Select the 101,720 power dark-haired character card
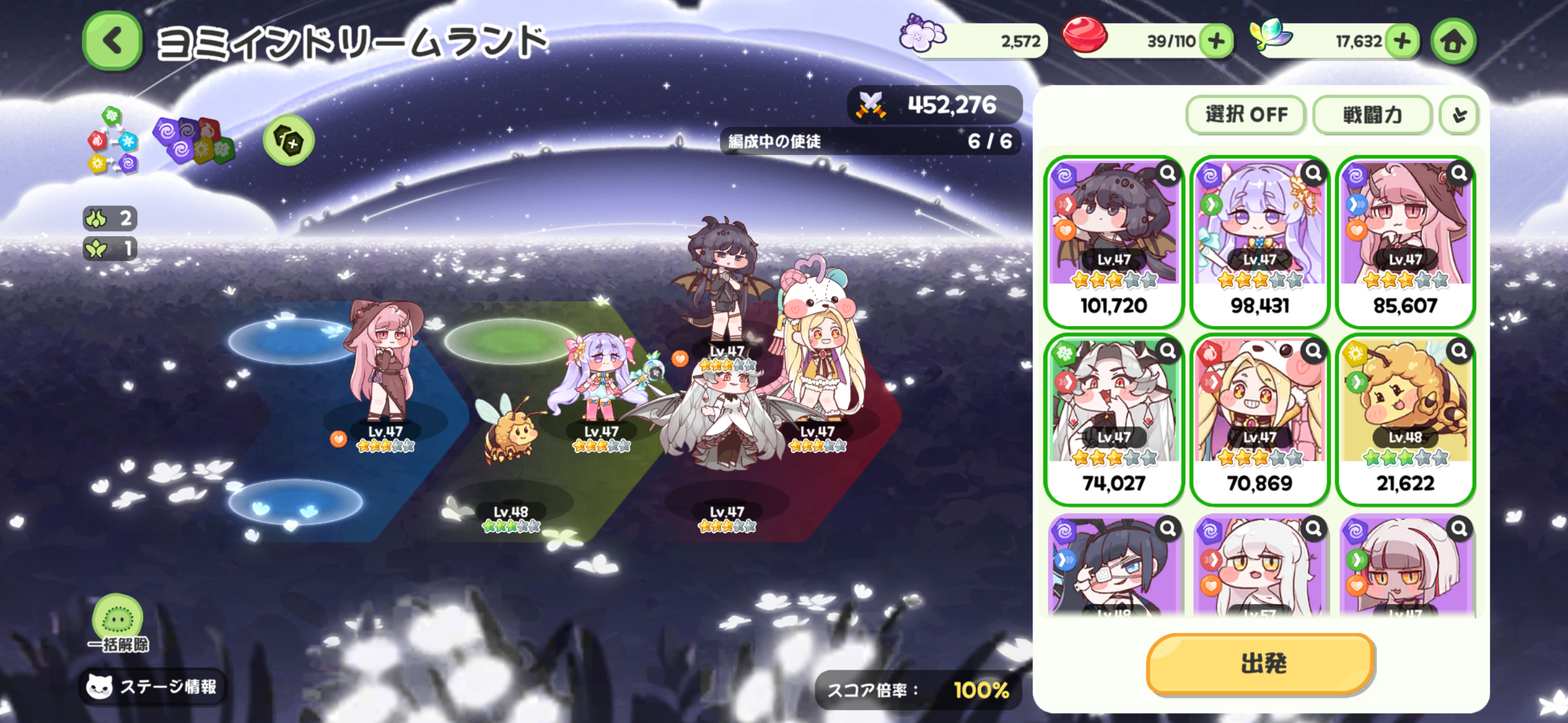 [x=1113, y=241]
